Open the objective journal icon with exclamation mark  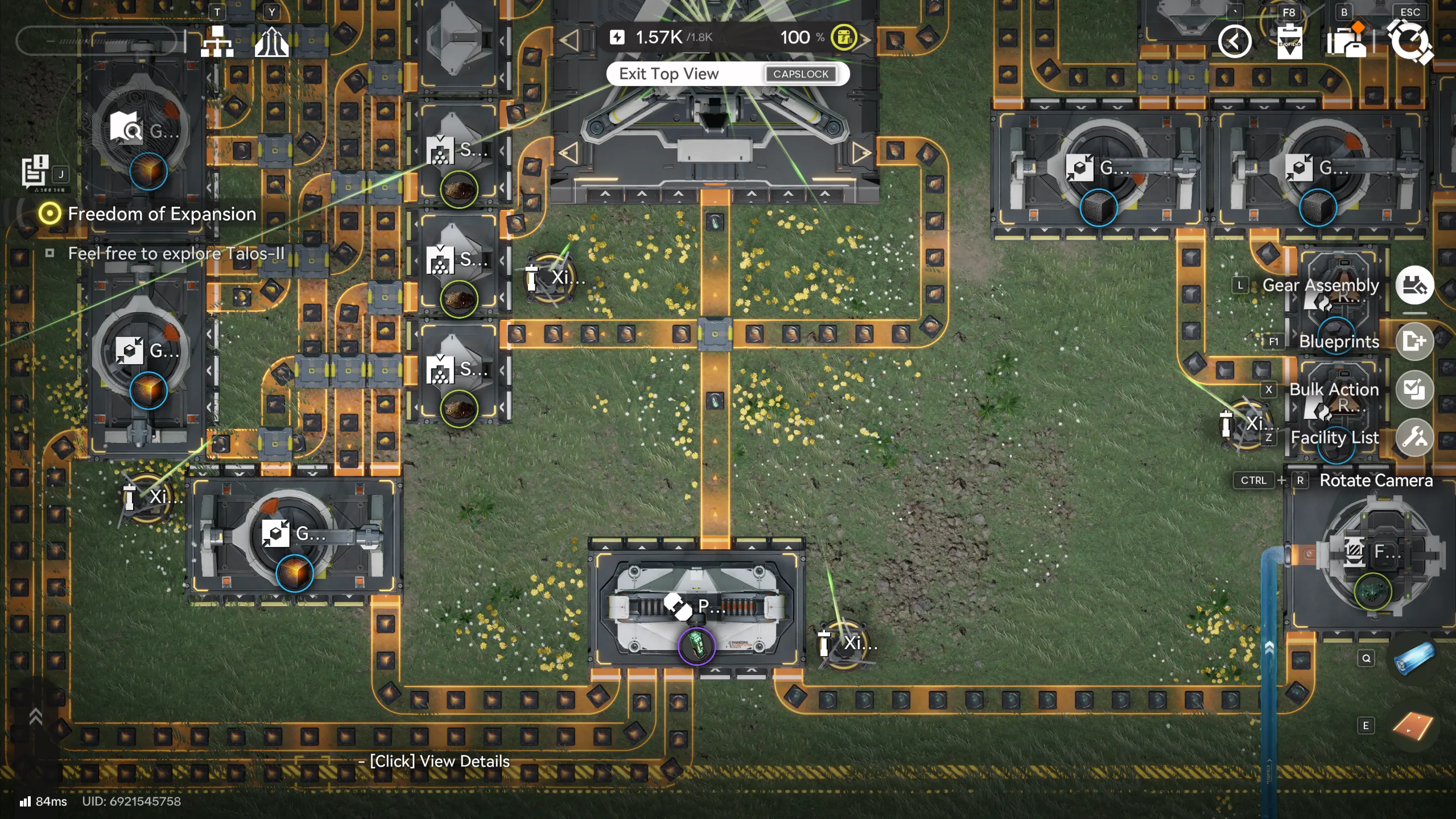[35, 170]
